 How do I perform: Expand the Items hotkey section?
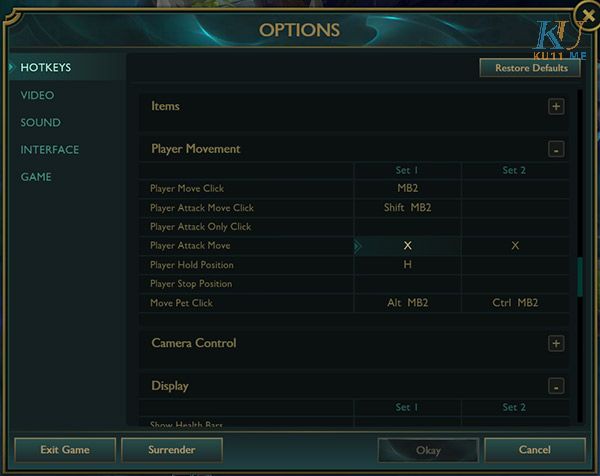[x=556, y=107]
